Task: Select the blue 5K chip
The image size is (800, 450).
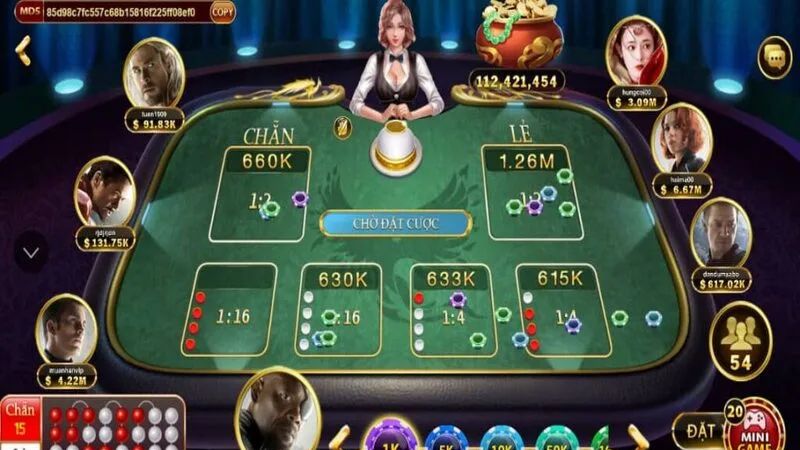Action: click(x=445, y=438)
